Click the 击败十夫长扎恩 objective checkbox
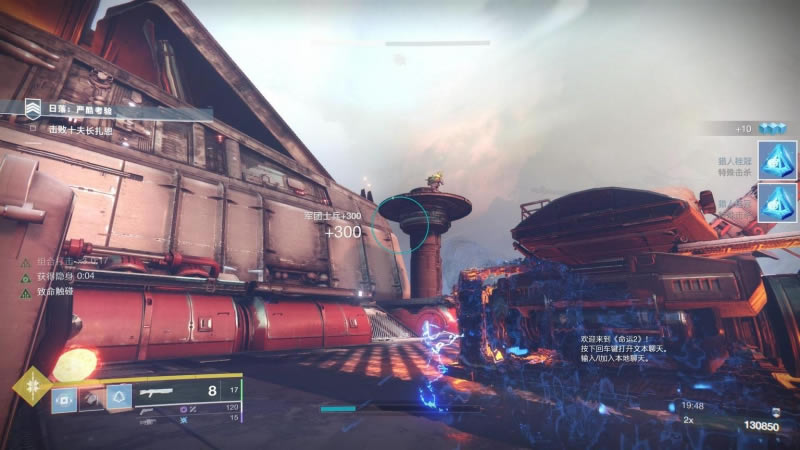The height and width of the screenshot is (450, 800). [33, 129]
